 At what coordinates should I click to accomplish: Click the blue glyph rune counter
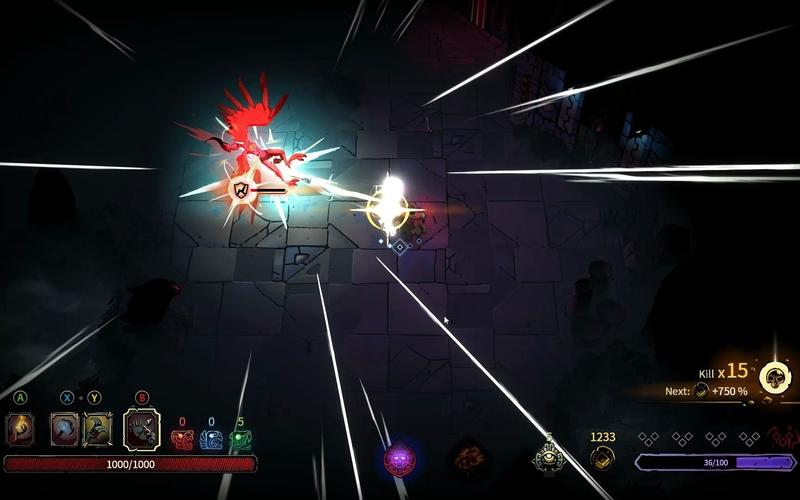click(211, 439)
